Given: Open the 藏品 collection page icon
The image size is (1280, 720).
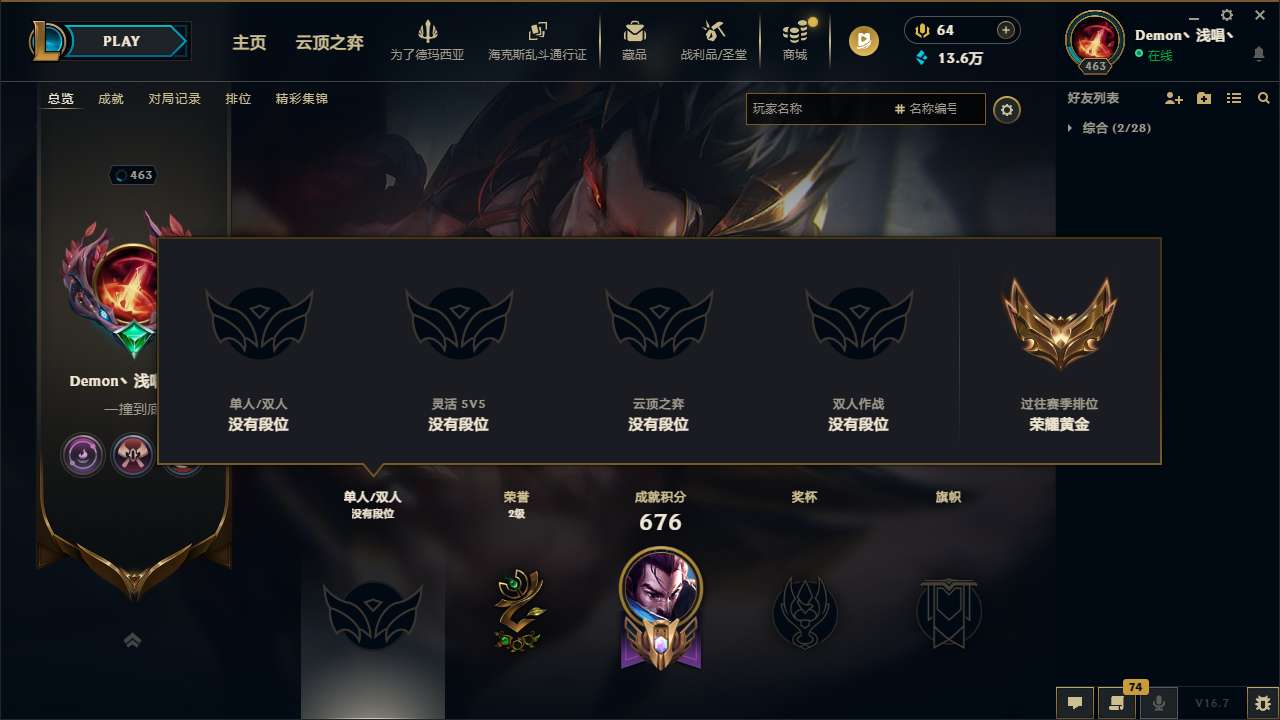Looking at the screenshot, I should 634,40.
